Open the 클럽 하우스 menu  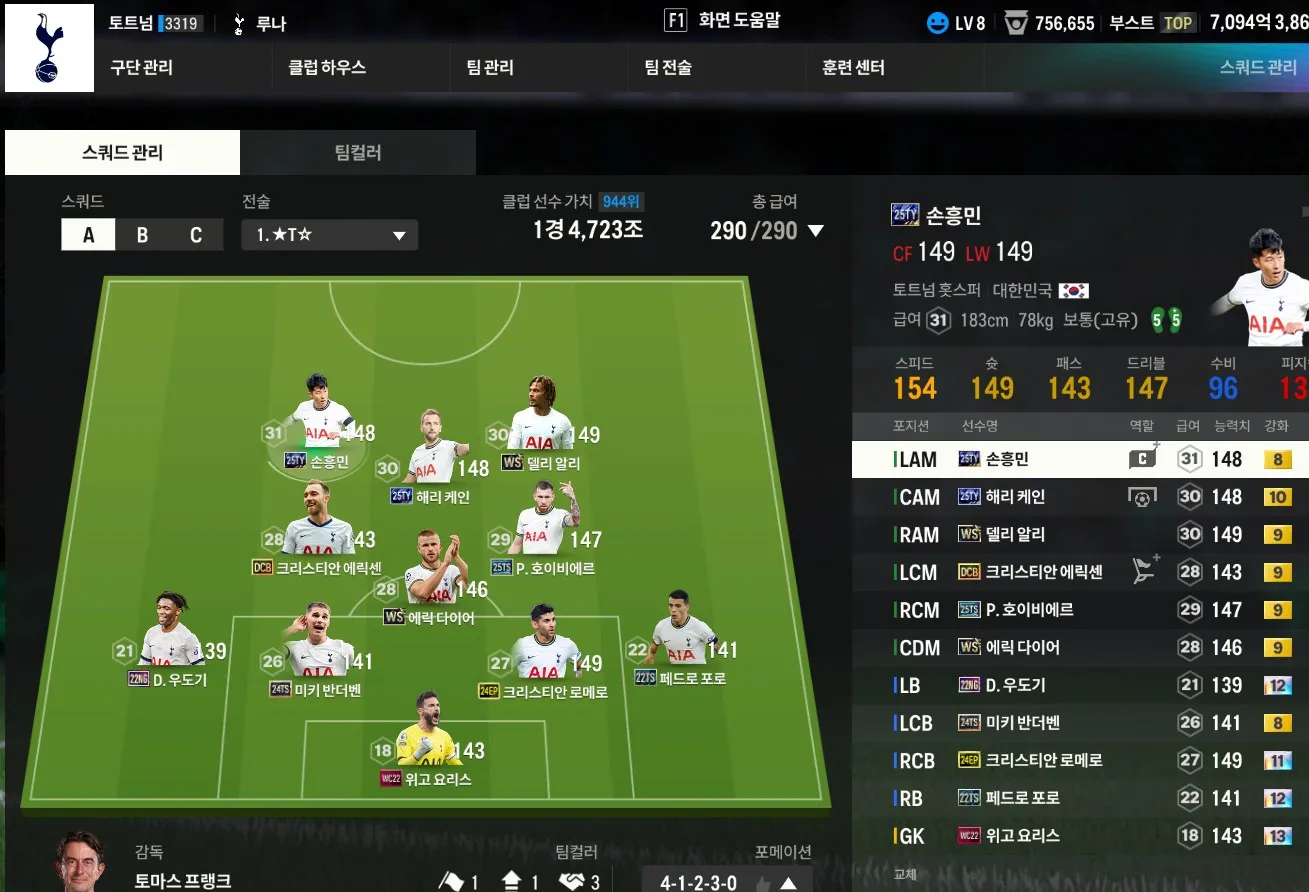pyautogui.click(x=327, y=68)
